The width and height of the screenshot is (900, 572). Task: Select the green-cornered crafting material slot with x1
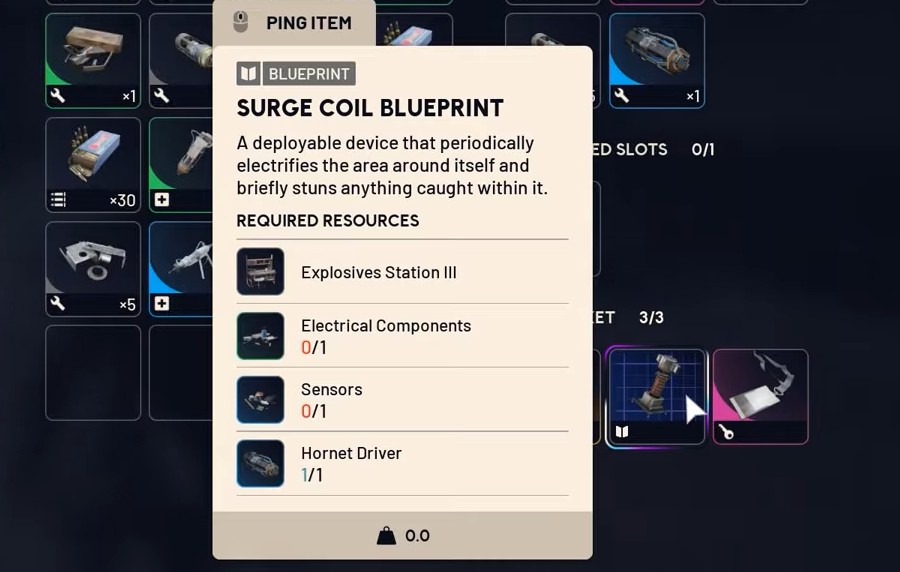pyautogui.click(x=93, y=59)
